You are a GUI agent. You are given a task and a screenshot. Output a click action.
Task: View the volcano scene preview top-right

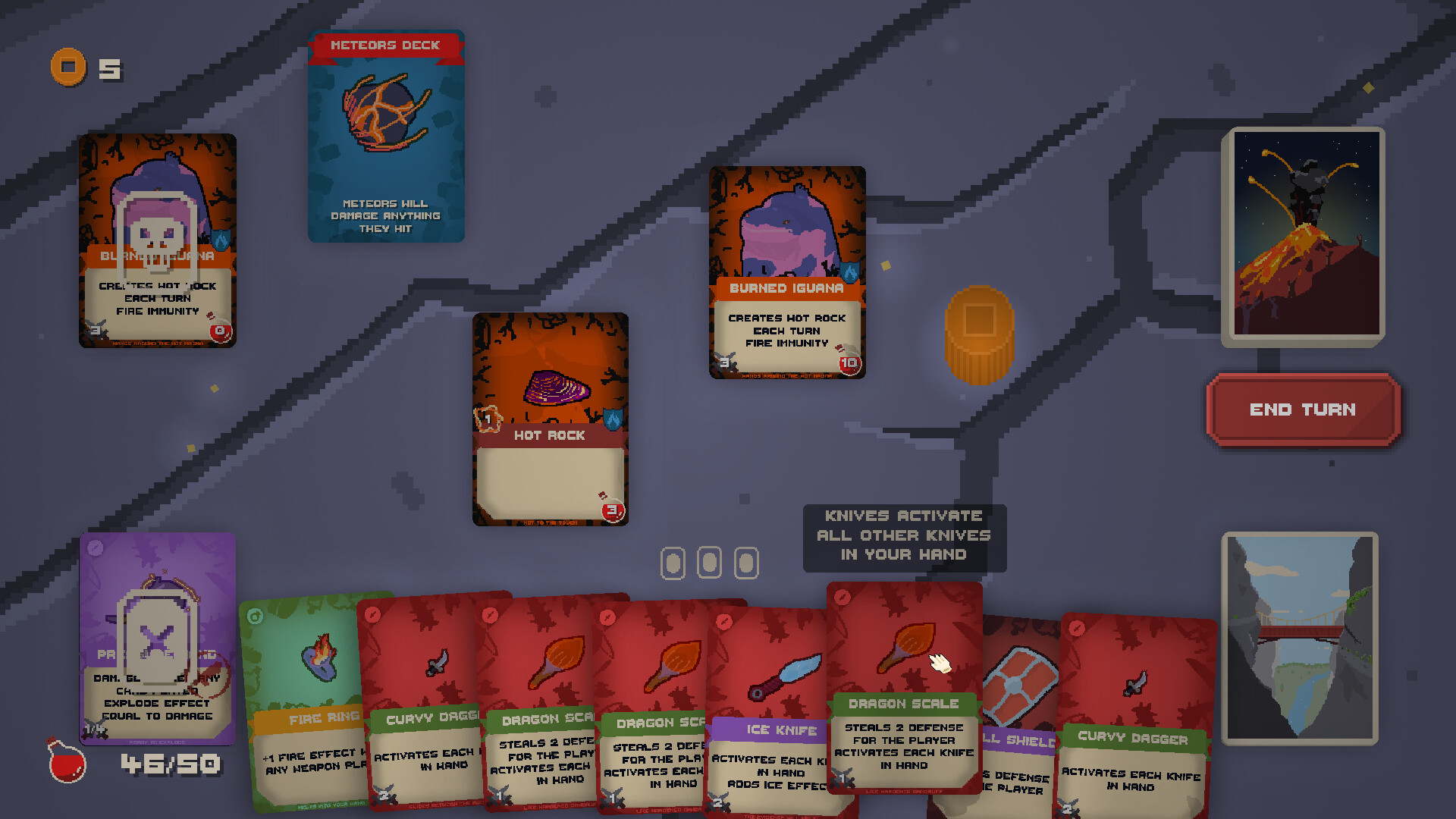pos(1306,235)
